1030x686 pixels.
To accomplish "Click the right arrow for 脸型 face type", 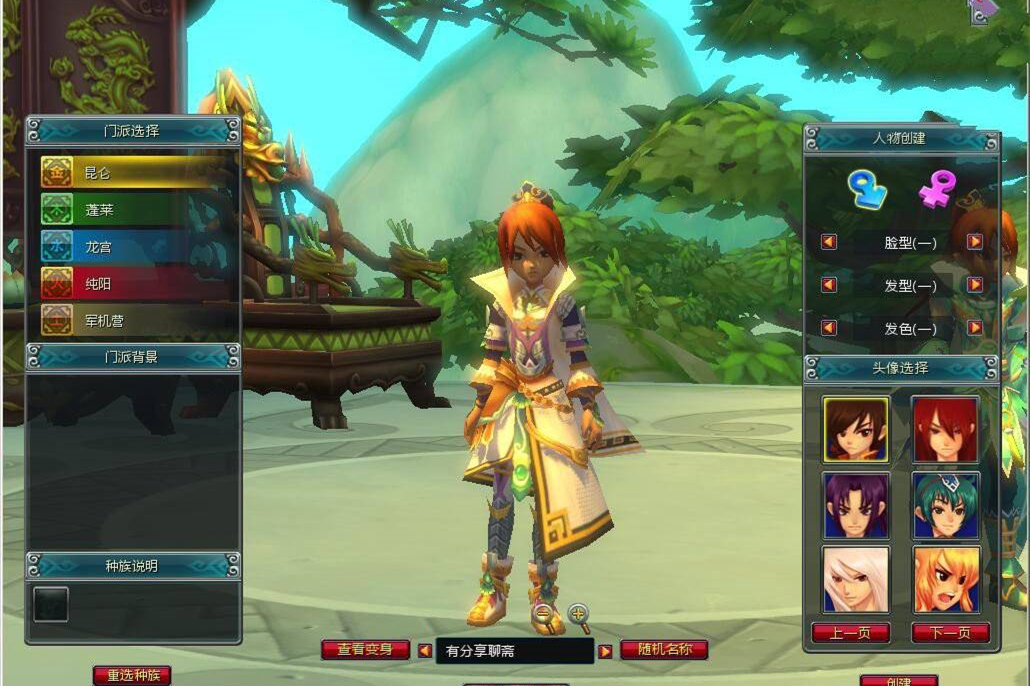I will click(974, 242).
